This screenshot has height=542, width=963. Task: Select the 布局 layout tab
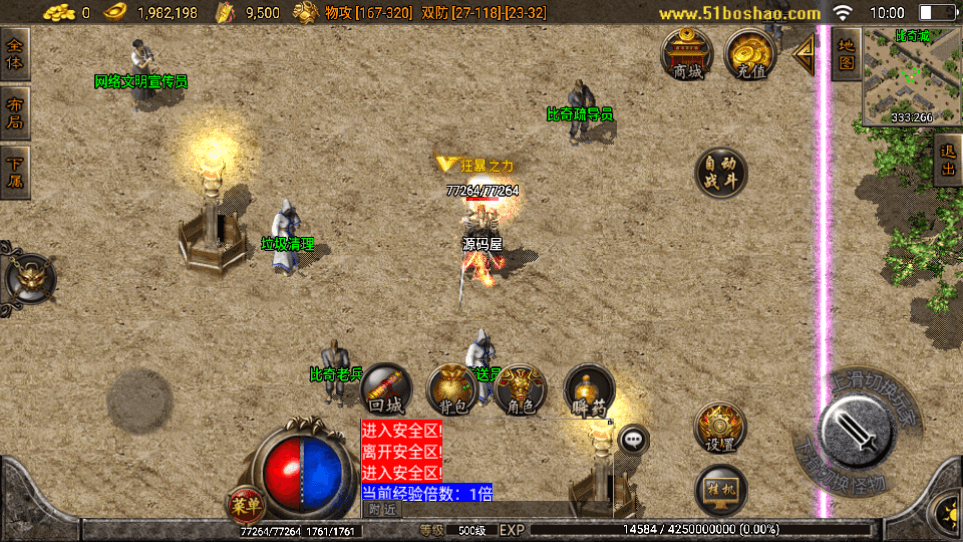pos(15,113)
